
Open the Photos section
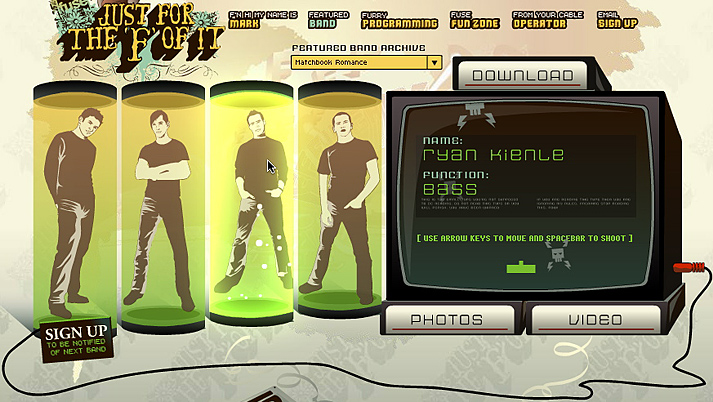pos(448,320)
